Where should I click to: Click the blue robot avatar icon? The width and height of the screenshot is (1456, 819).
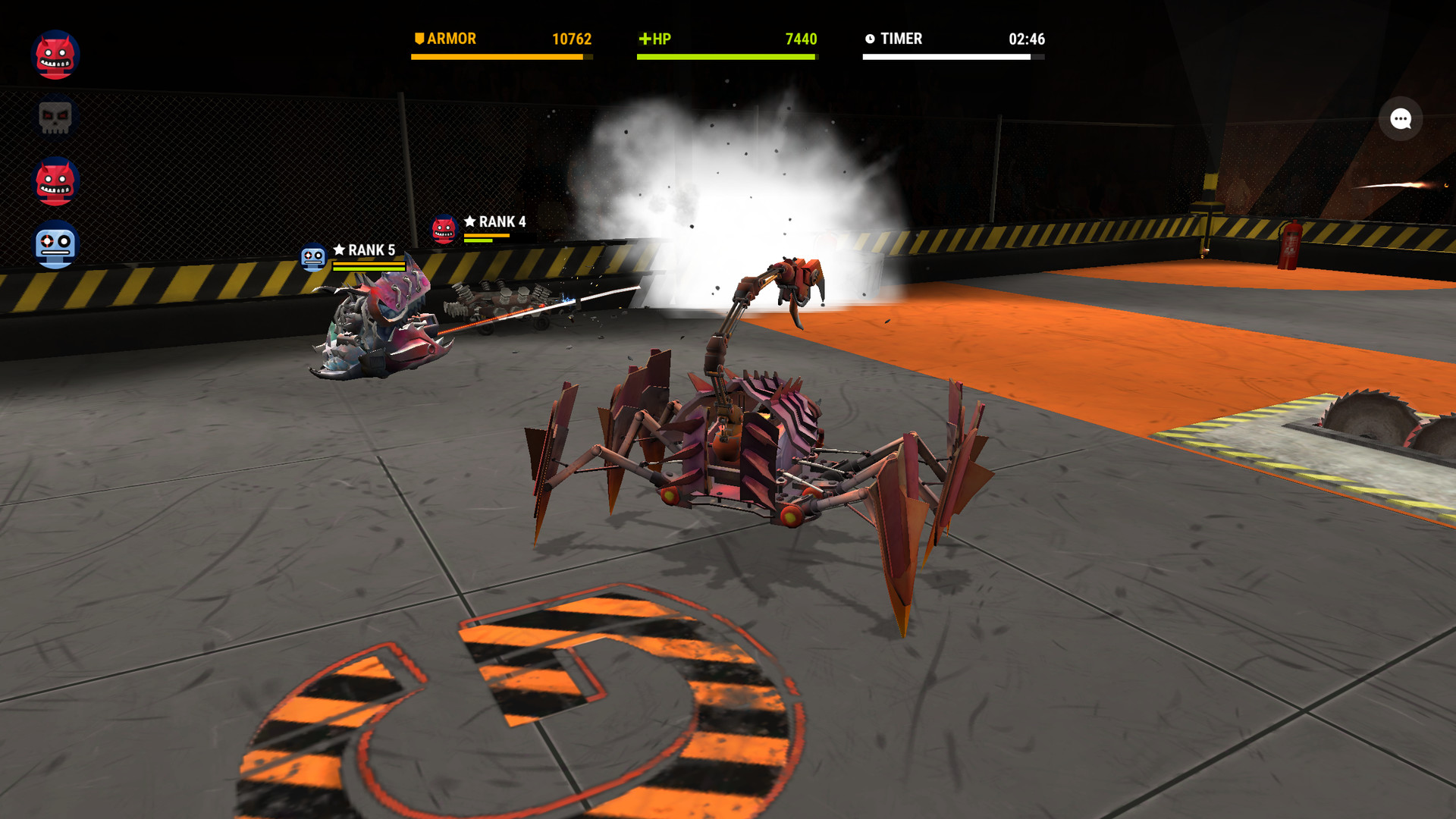point(53,243)
